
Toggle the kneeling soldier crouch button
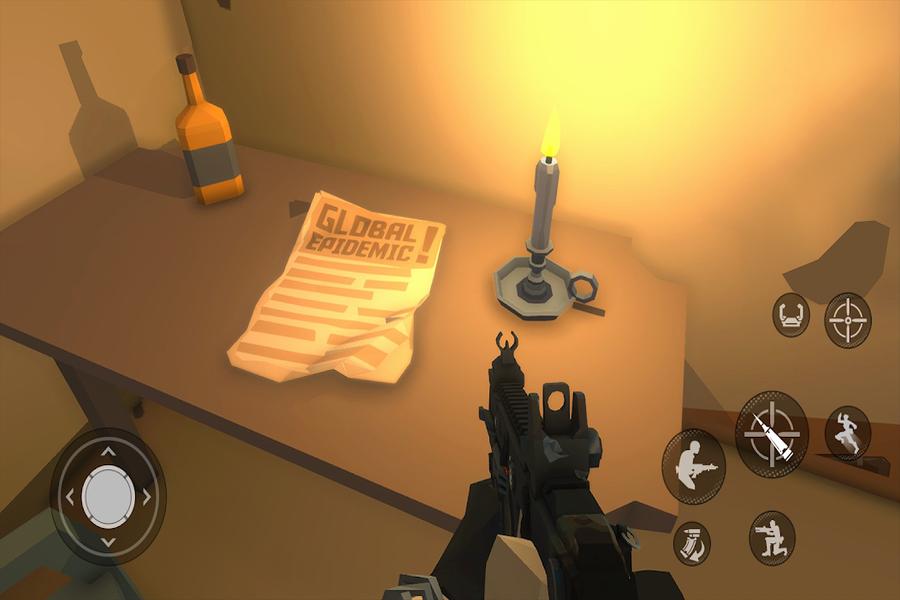pos(772,538)
